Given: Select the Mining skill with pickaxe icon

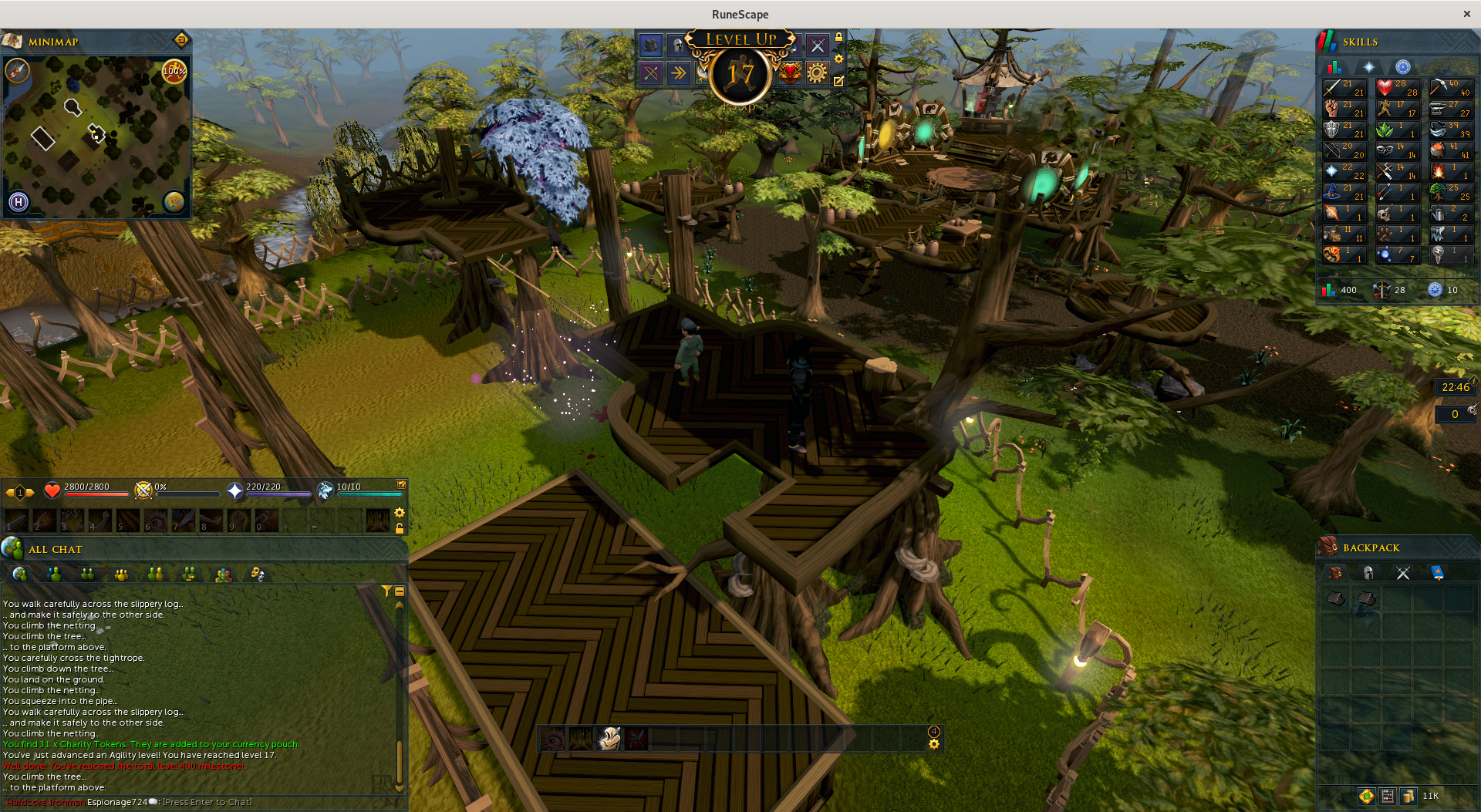Looking at the screenshot, I should pos(1450,88).
